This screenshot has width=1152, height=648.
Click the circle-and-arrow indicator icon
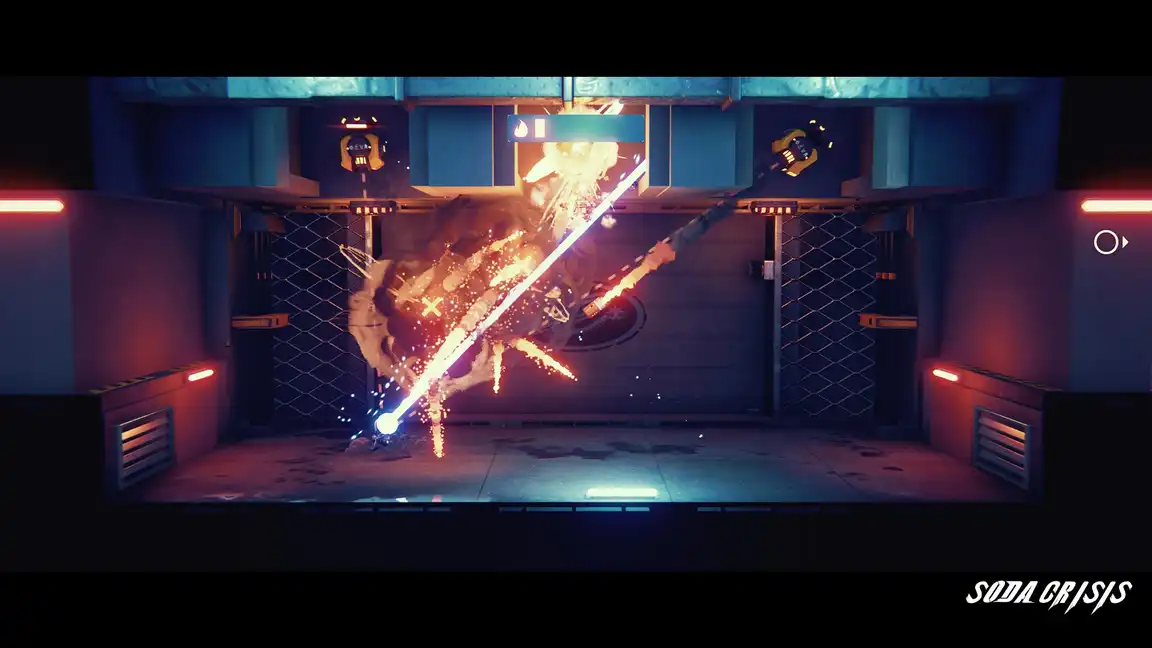(1109, 242)
